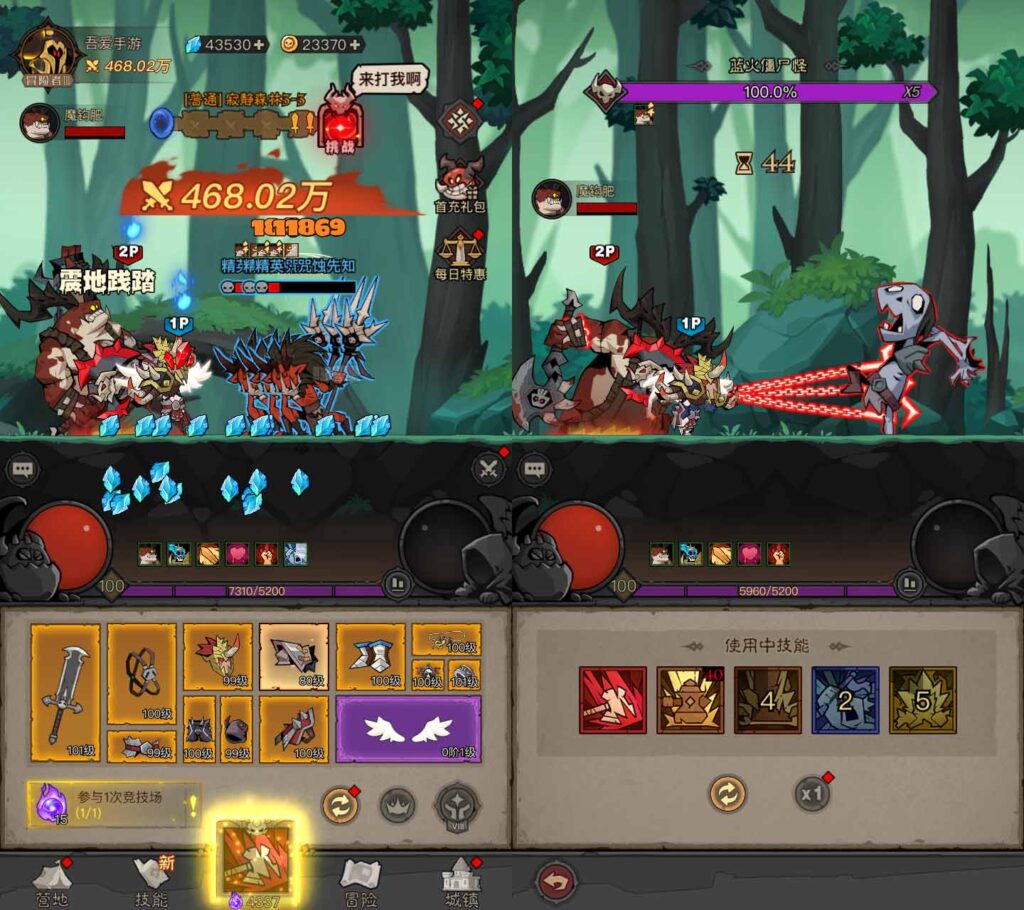
Task: Toggle the x1 battle speed button
Action: 813,794
